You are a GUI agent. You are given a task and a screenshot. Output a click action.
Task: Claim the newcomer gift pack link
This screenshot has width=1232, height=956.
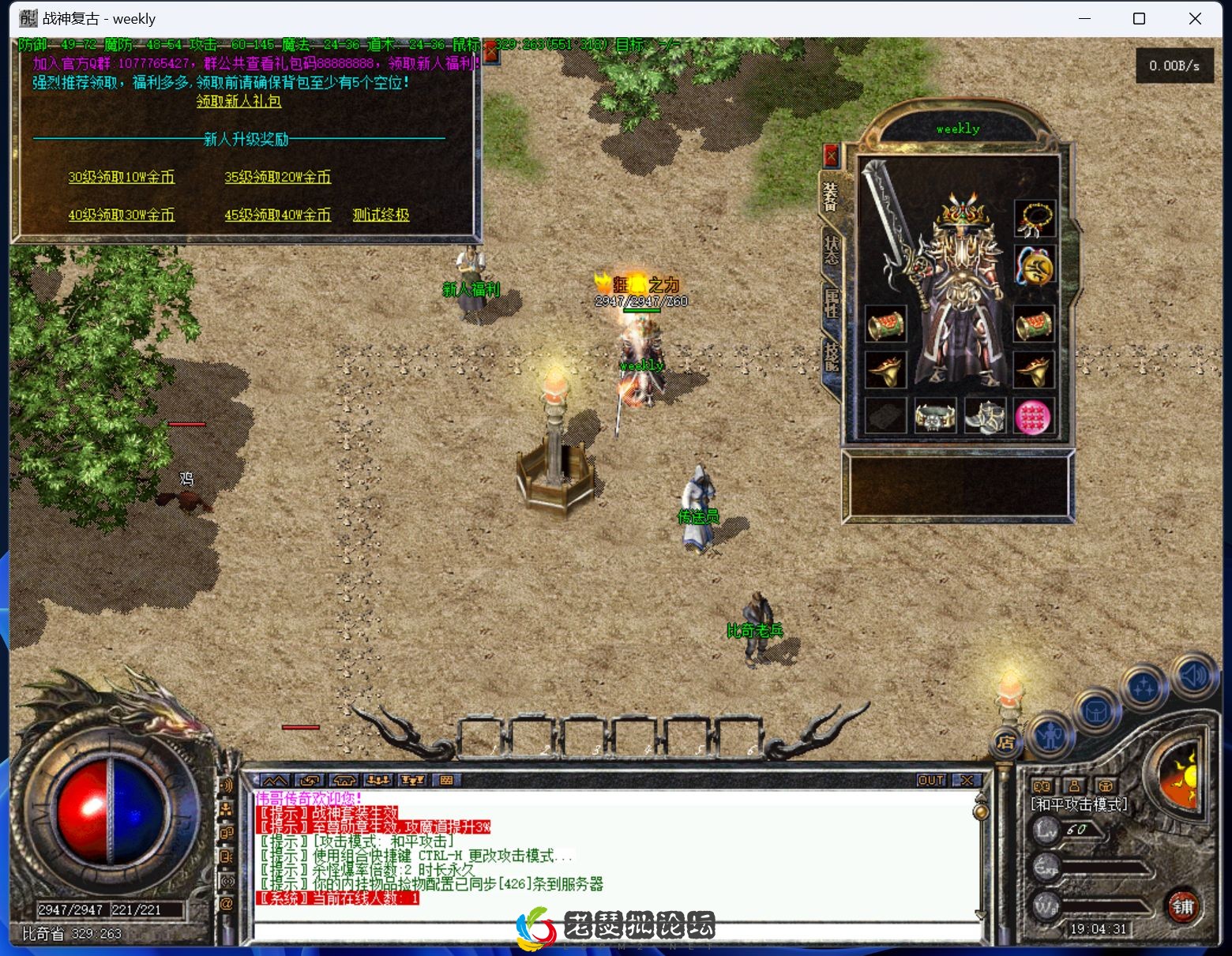tap(239, 101)
